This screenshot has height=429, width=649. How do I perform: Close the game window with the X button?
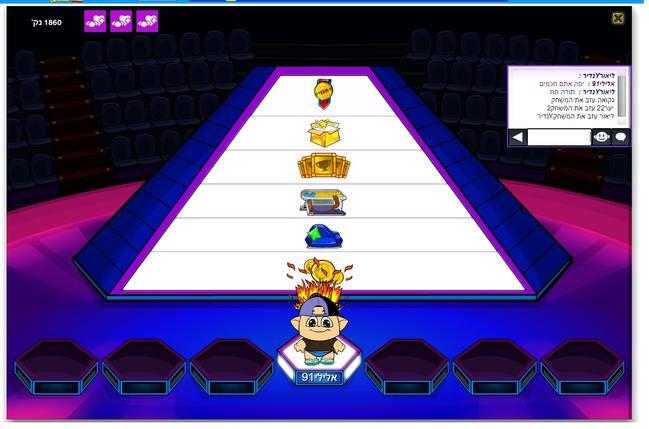618,18
